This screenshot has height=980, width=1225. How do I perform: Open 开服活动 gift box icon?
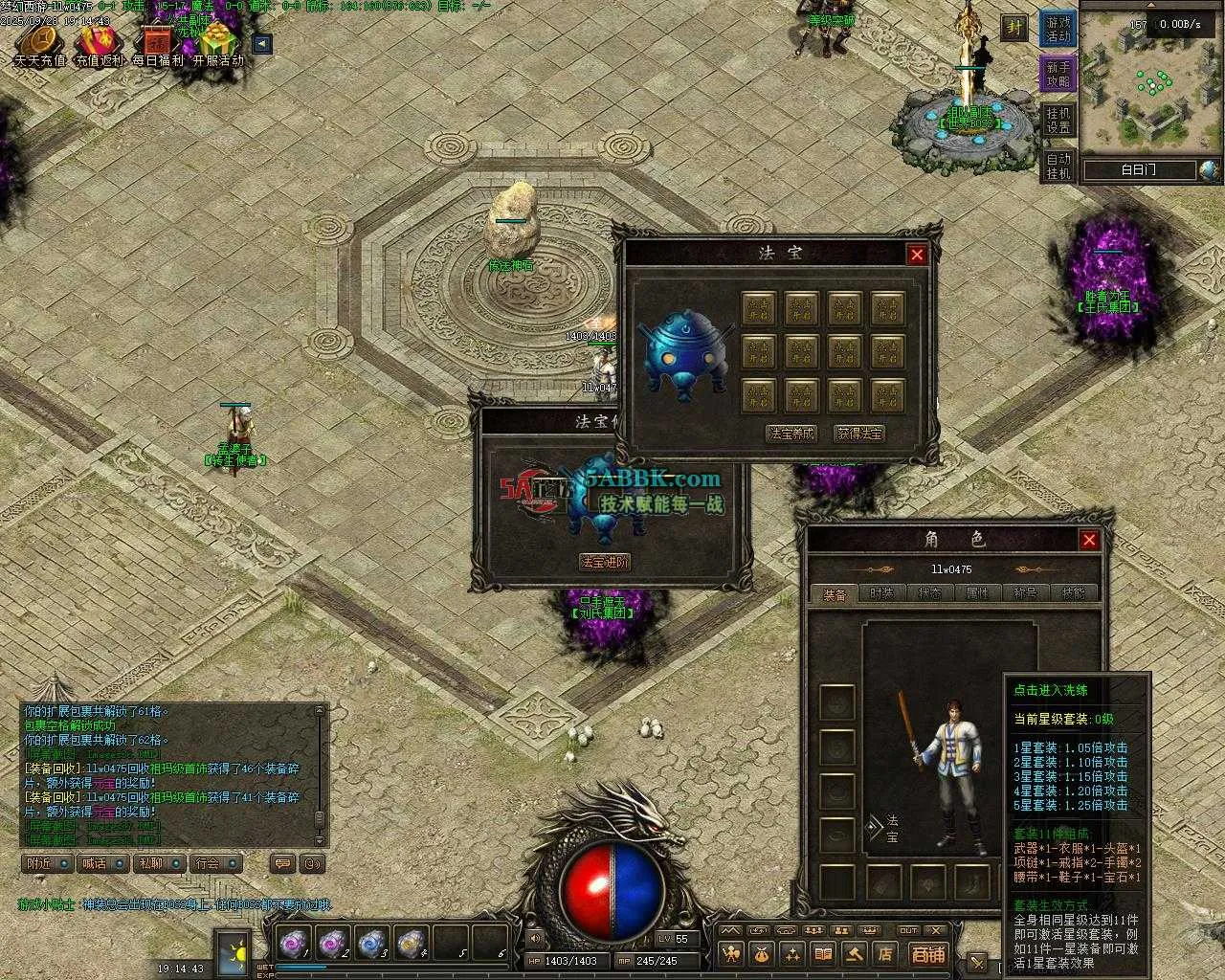218,44
